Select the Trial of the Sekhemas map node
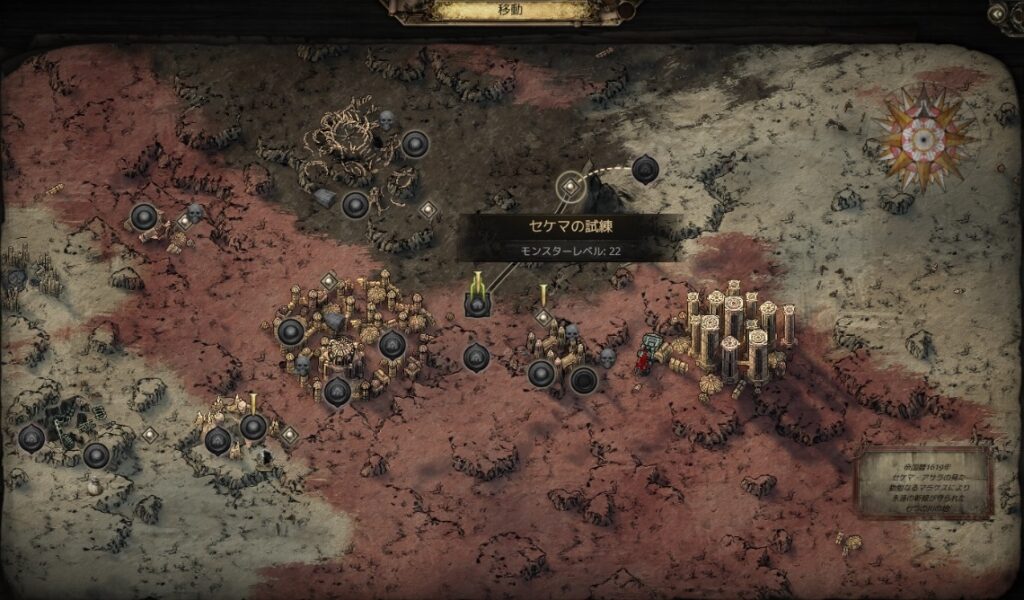Image resolution: width=1024 pixels, height=600 pixels. [x=569, y=185]
